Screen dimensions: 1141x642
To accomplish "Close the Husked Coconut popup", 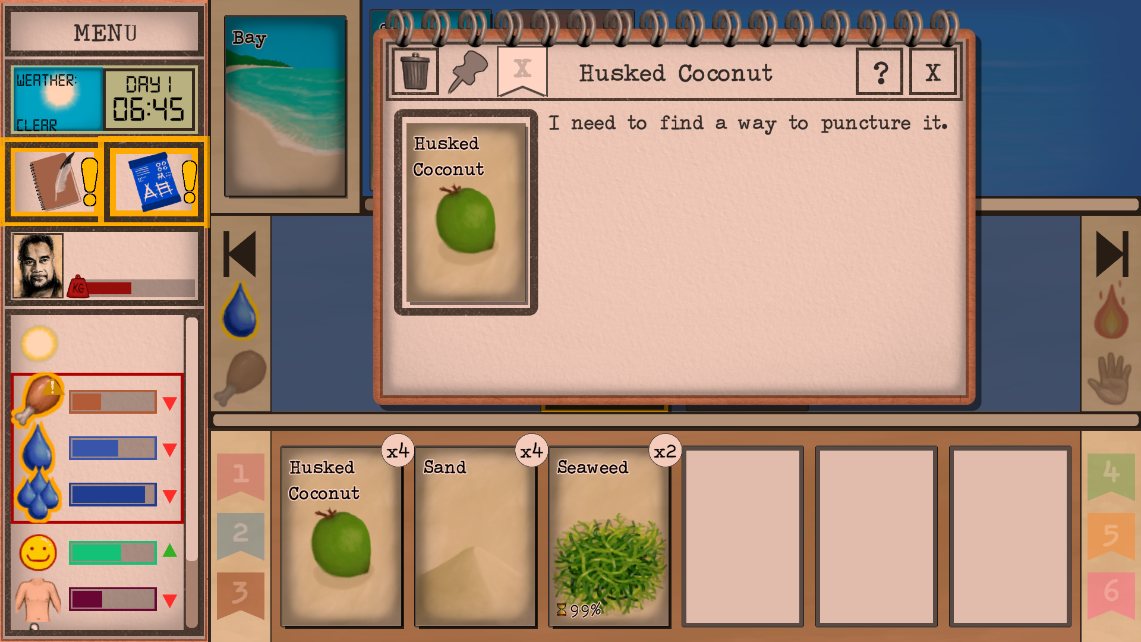I will click(x=932, y=72).
